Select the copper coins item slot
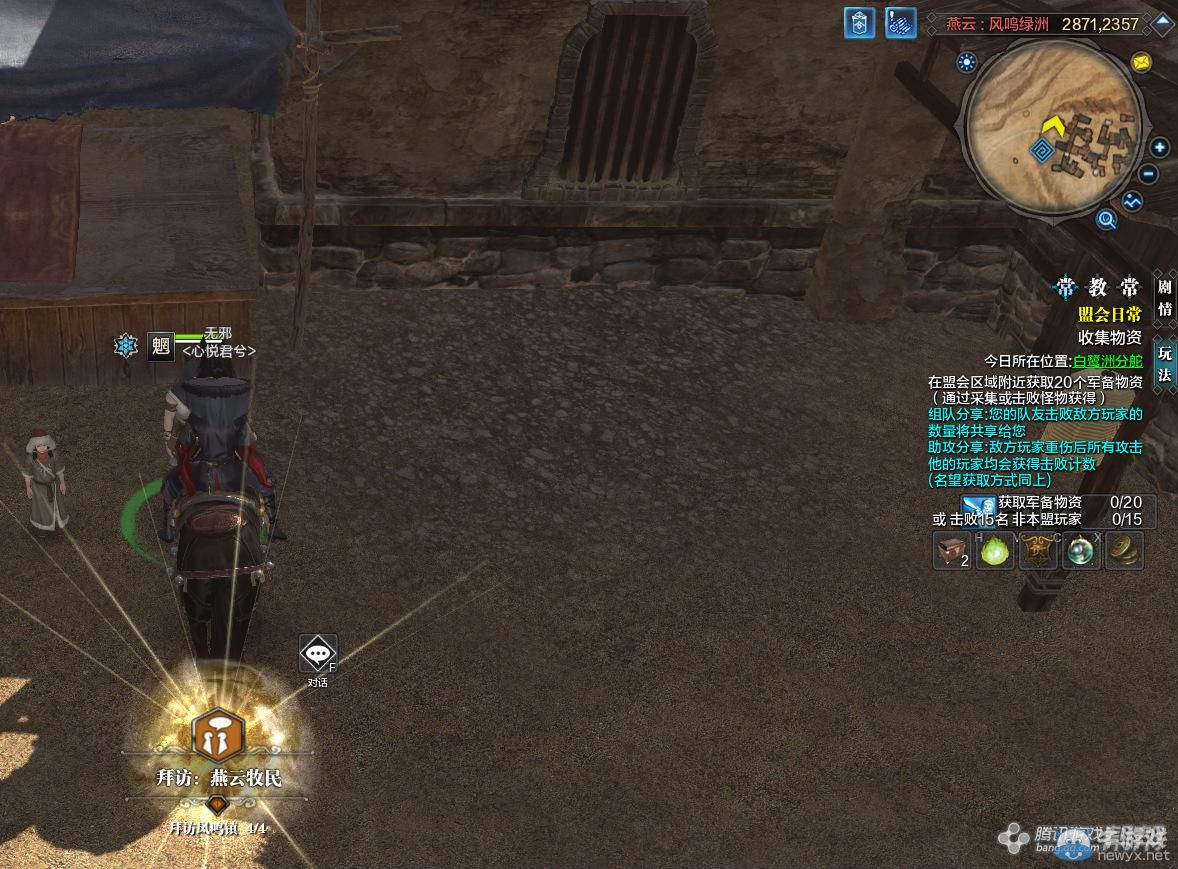1178x869 pixels. pyautogui.click(x=1125, y=550)
